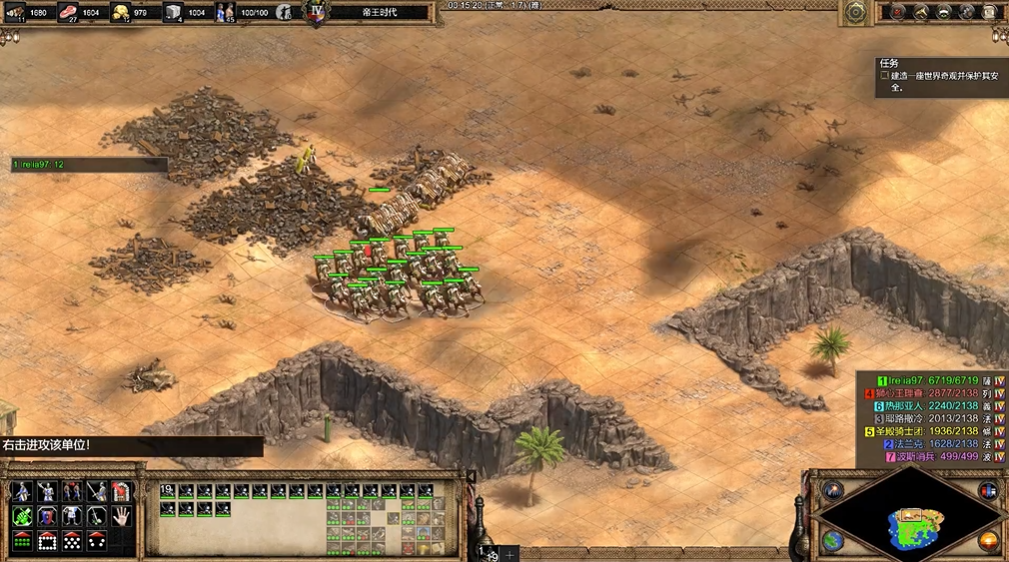1009x562 pixels.
Task: Choose the staggered dots formation
Action: tap(72, 541)
